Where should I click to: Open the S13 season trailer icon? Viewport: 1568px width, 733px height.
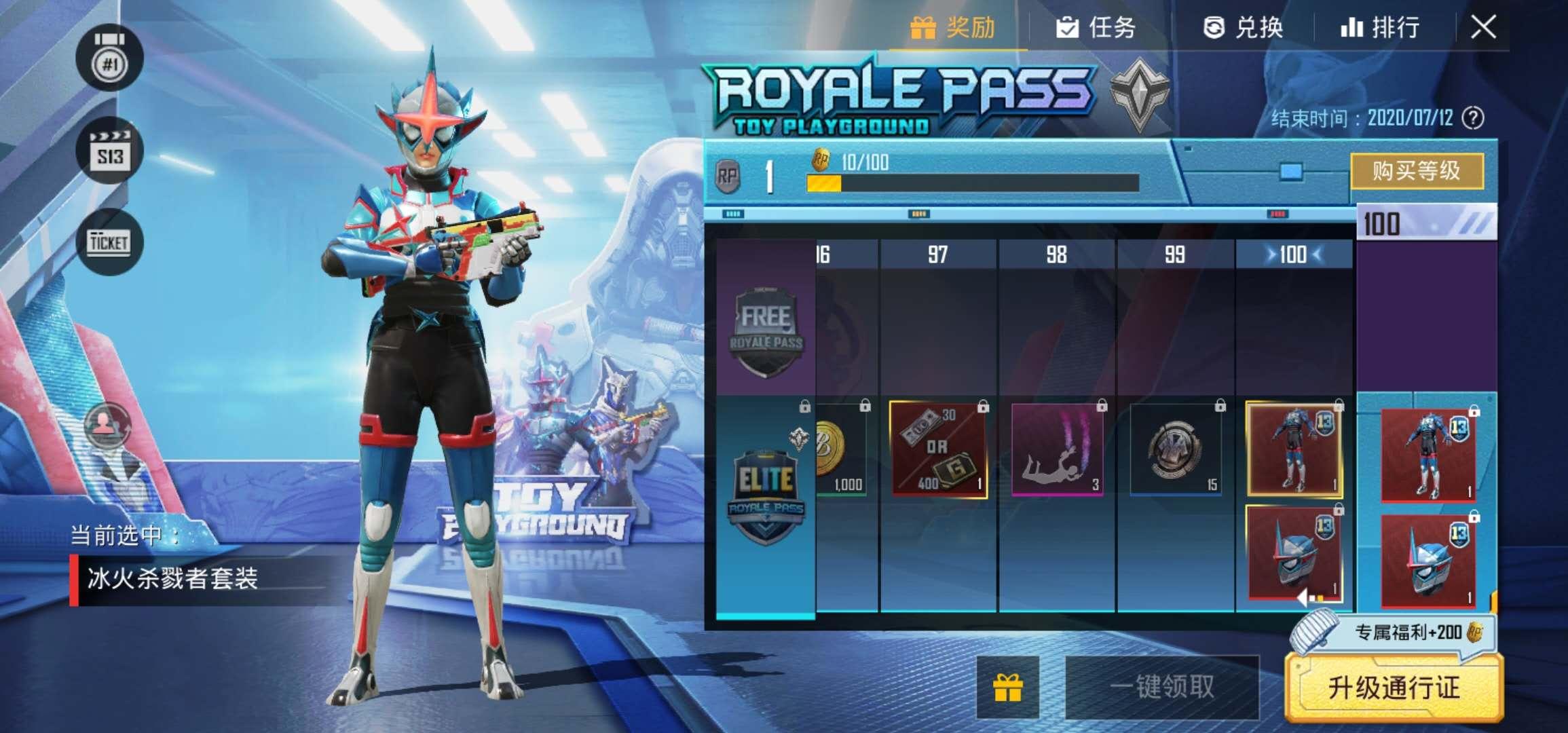tap(109, 151)
